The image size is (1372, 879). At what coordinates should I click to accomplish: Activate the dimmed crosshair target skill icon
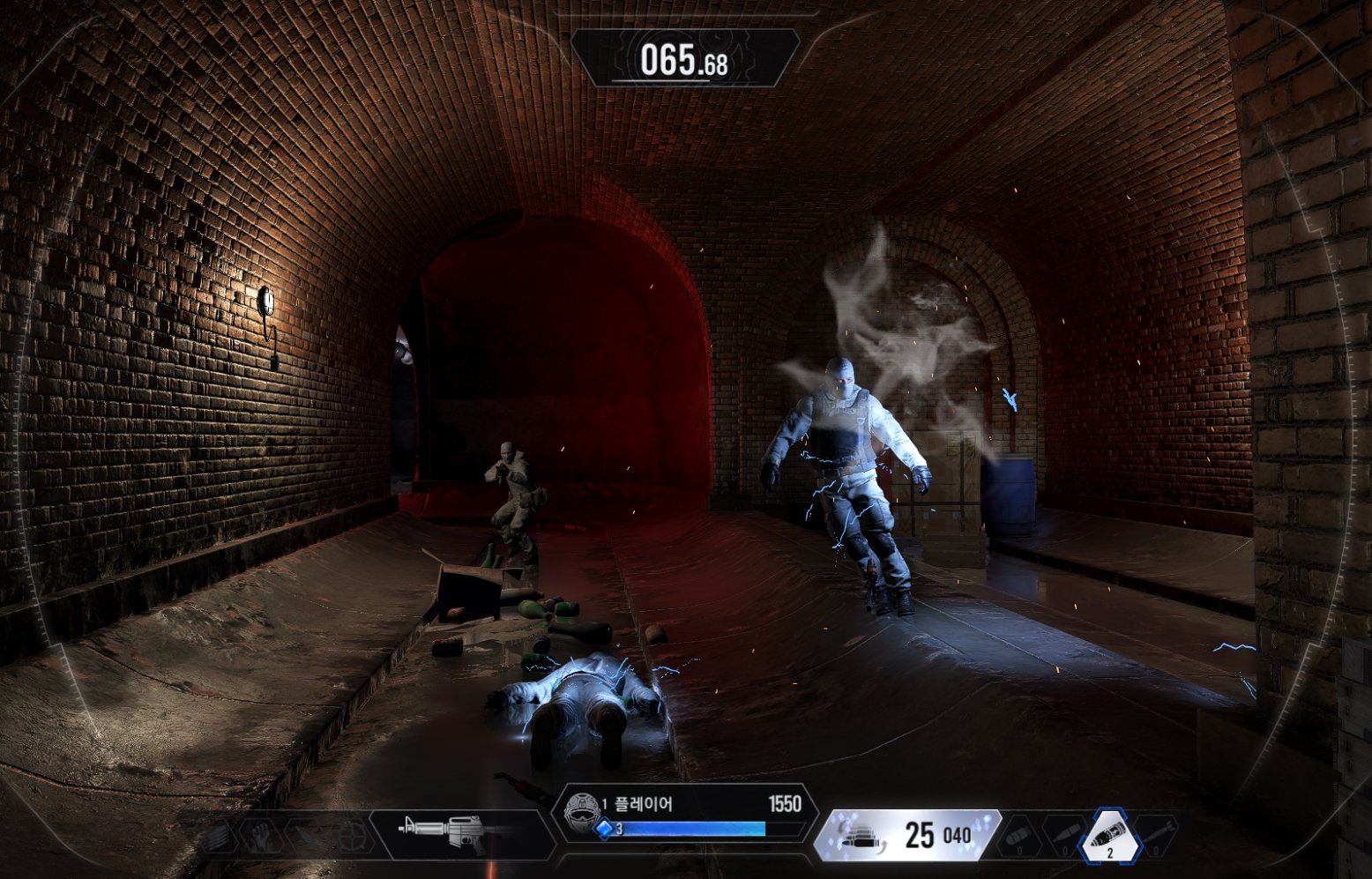pos(352,835)
